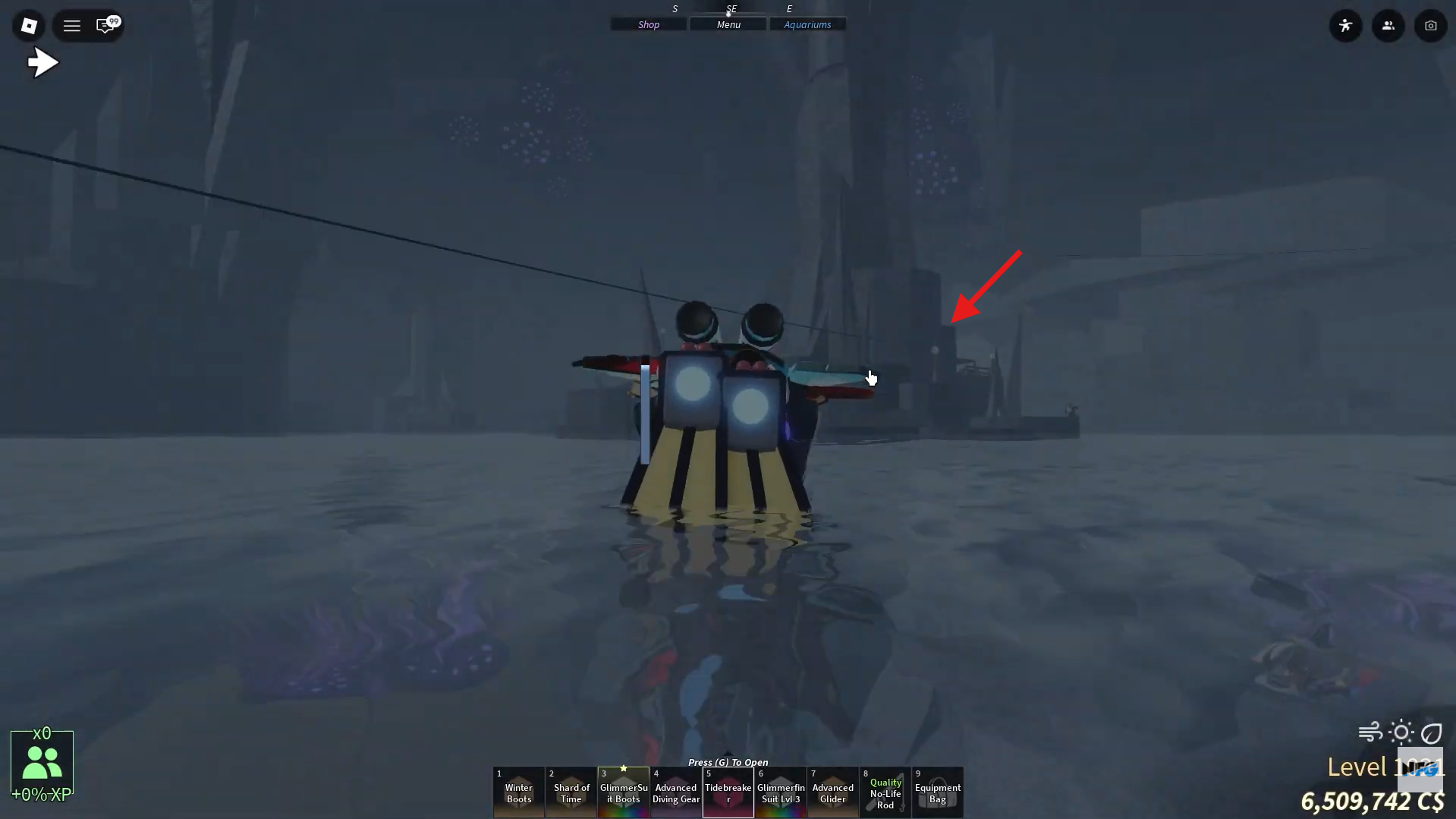1456x819 pixels.
Task: Toggle the weather indicator icon
Action: pyautogui.click(x=1400, y=731)
